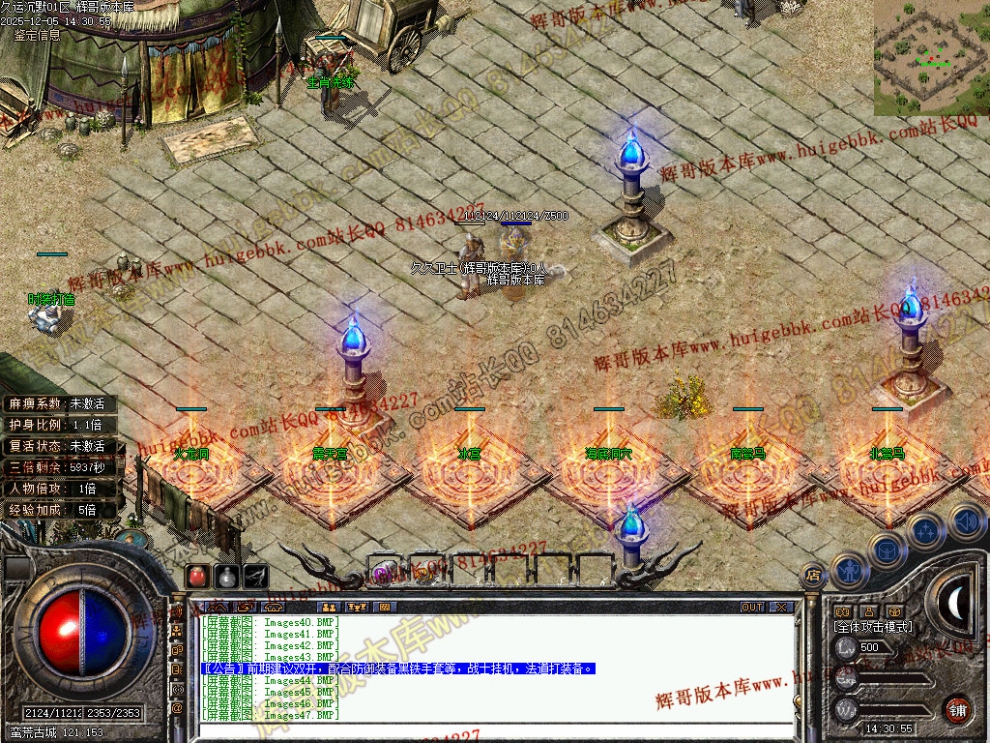Toggle sound with the speaker button
This screenshot has width=990, height=743.
point(966,521)
